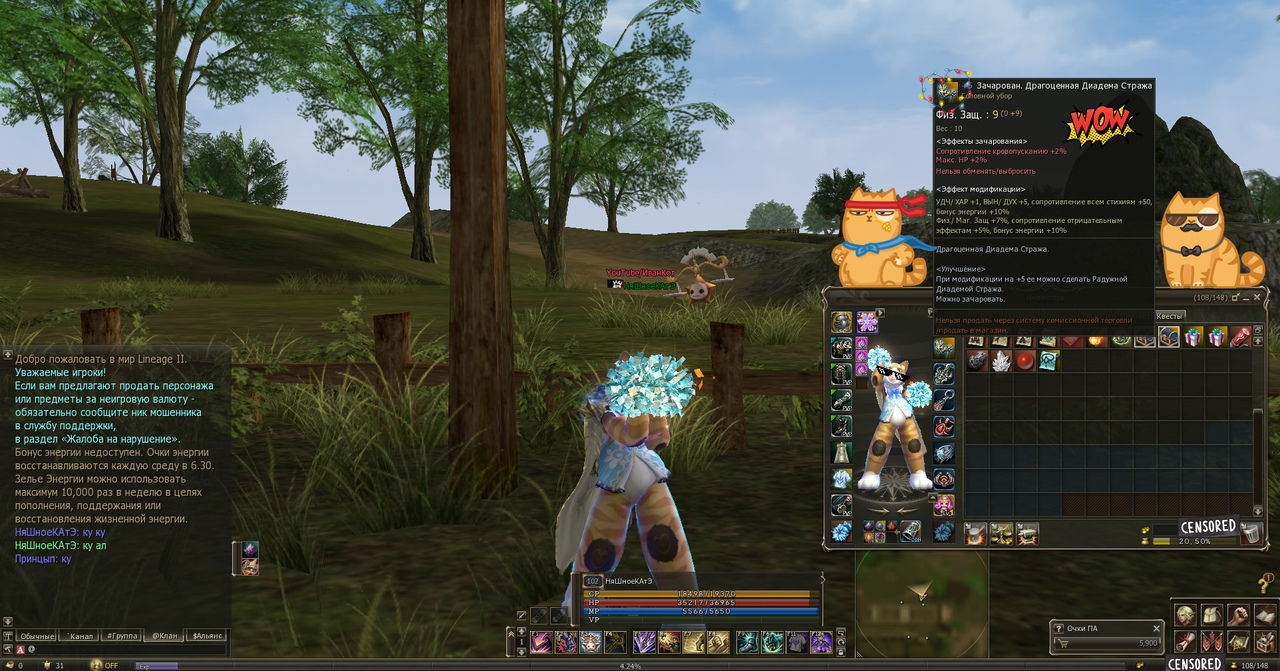Pick the gray ore chunk in inventory

(977, 361)
